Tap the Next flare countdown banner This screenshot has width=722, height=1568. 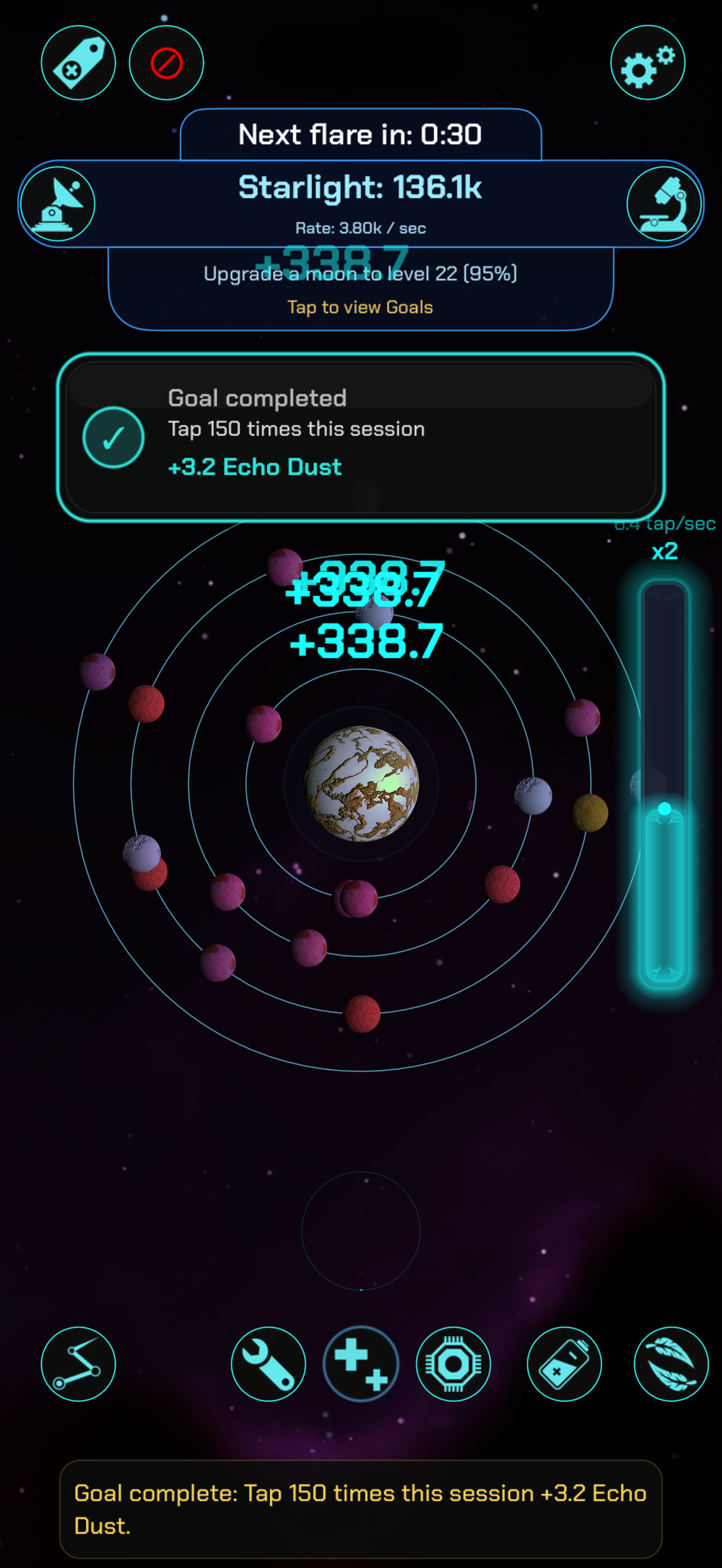click(360, 135)
